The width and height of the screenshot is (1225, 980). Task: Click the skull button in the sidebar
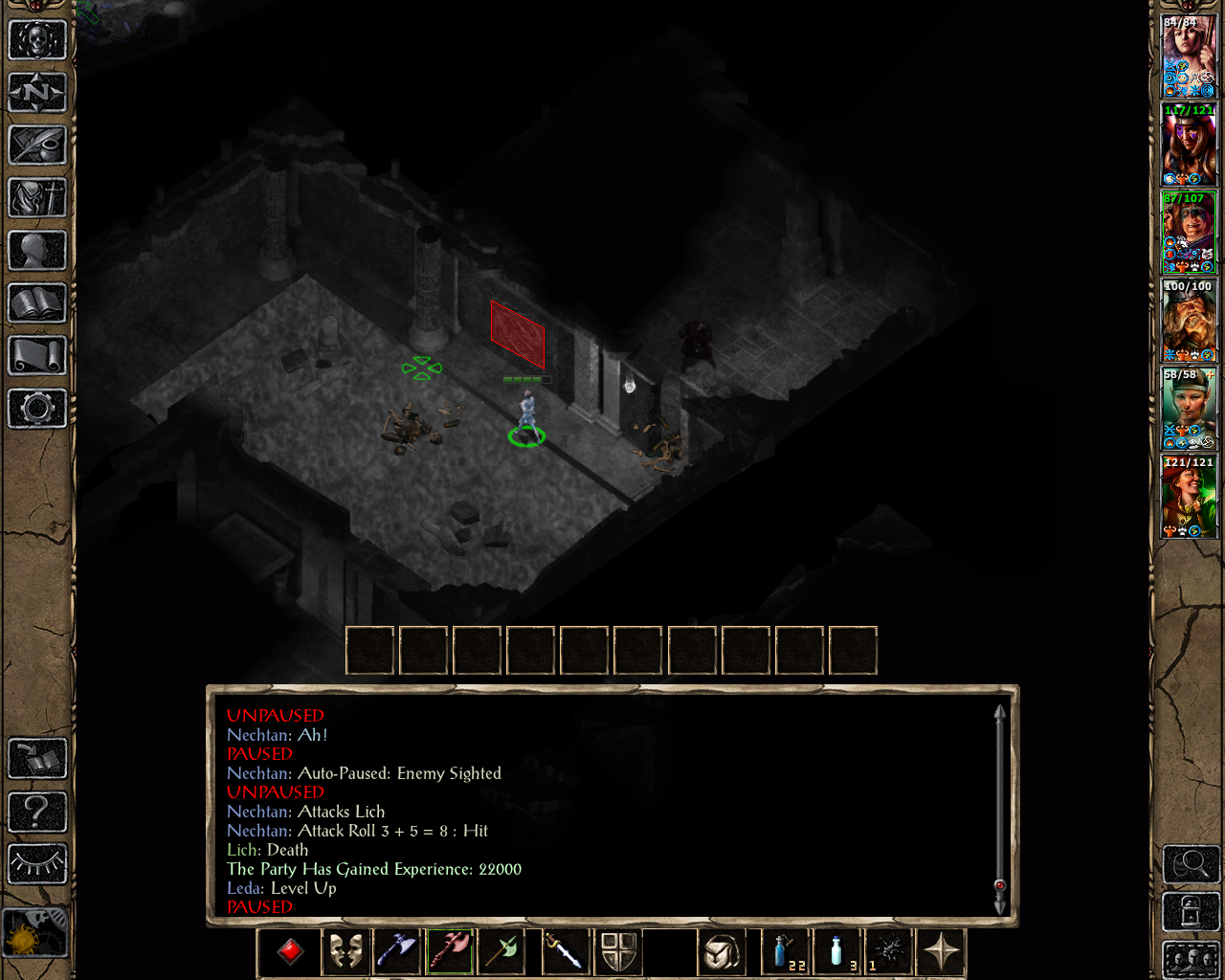coord(37,40)
